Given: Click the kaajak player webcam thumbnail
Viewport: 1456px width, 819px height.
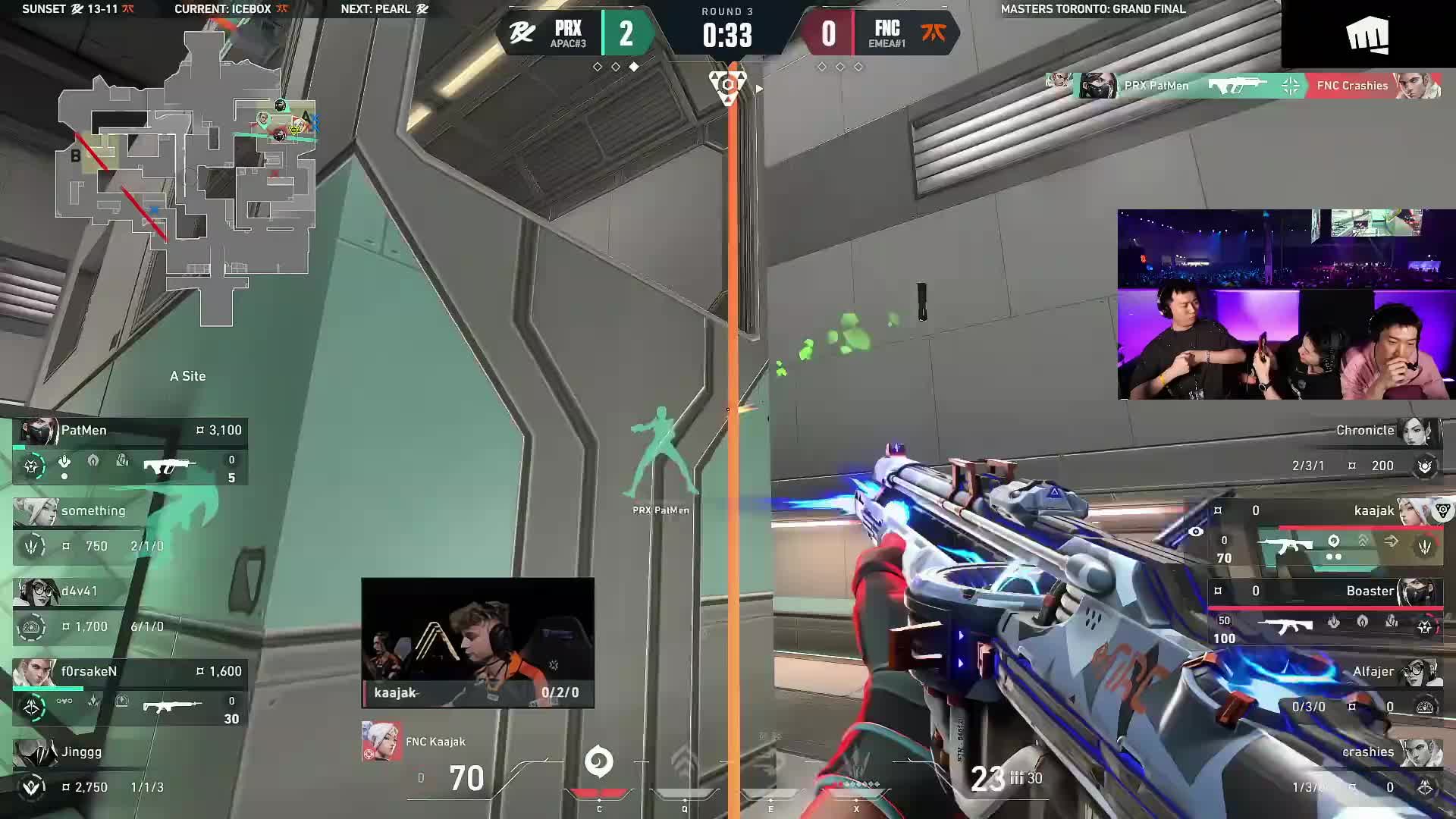Looking at the screenshot, I should [x=478, y=642].
